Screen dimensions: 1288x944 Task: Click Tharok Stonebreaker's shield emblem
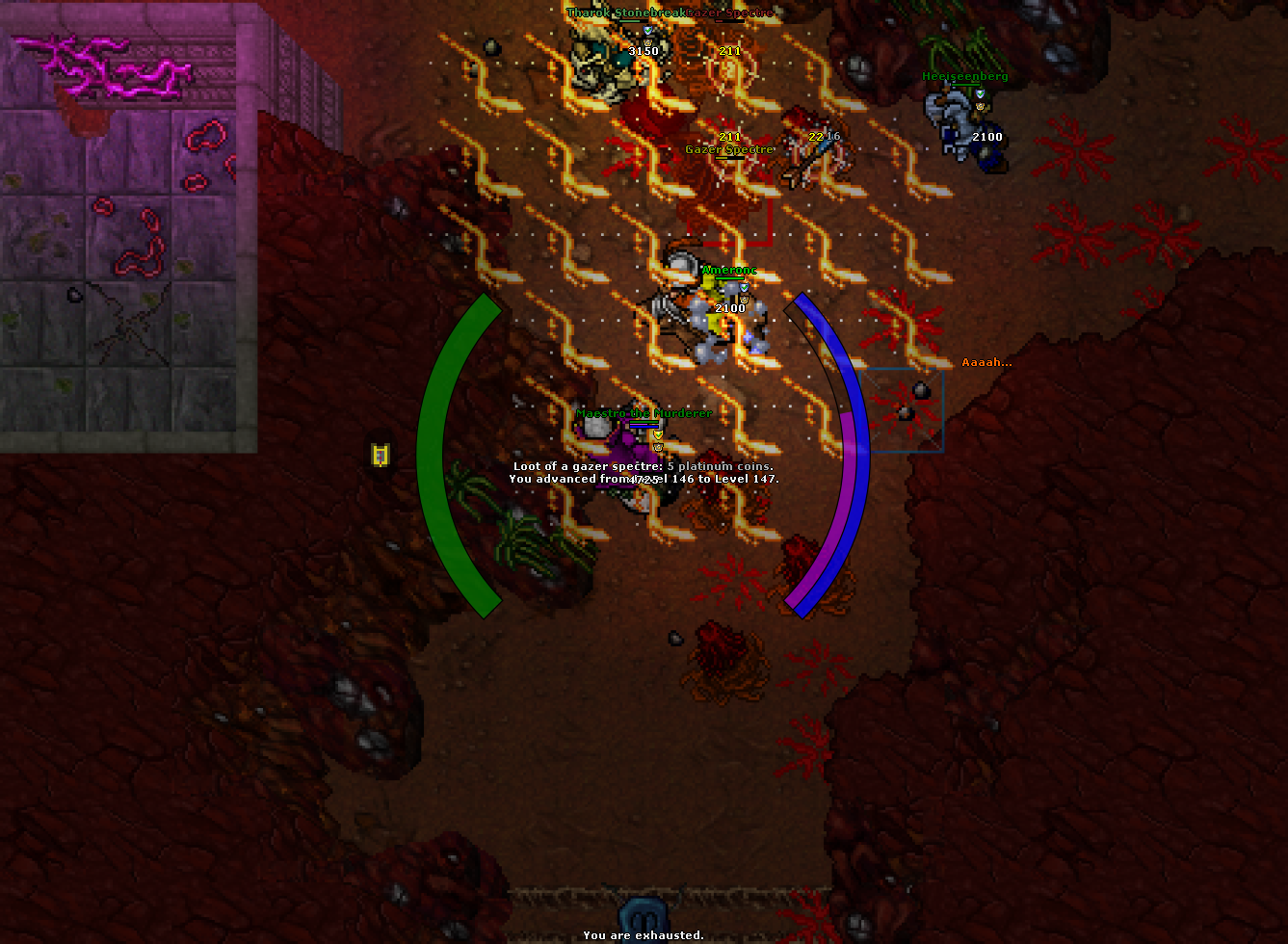coord(648,30)
